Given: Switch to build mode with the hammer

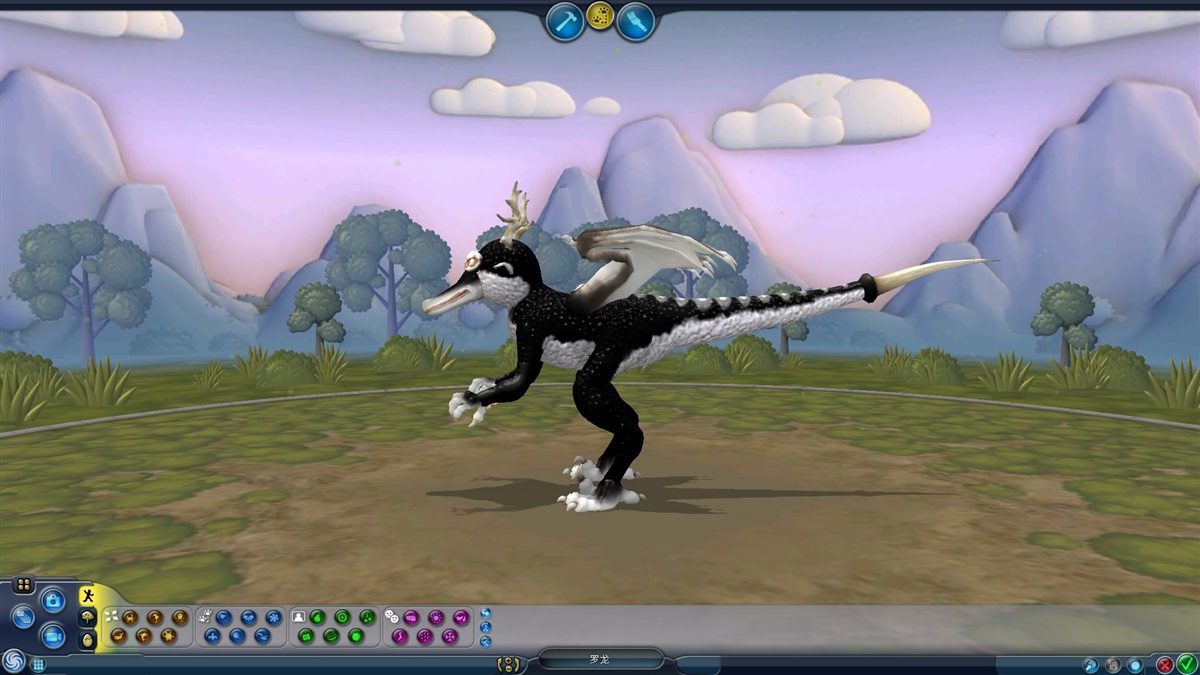Looking at the screenshot, I should (x=565, y=21).
